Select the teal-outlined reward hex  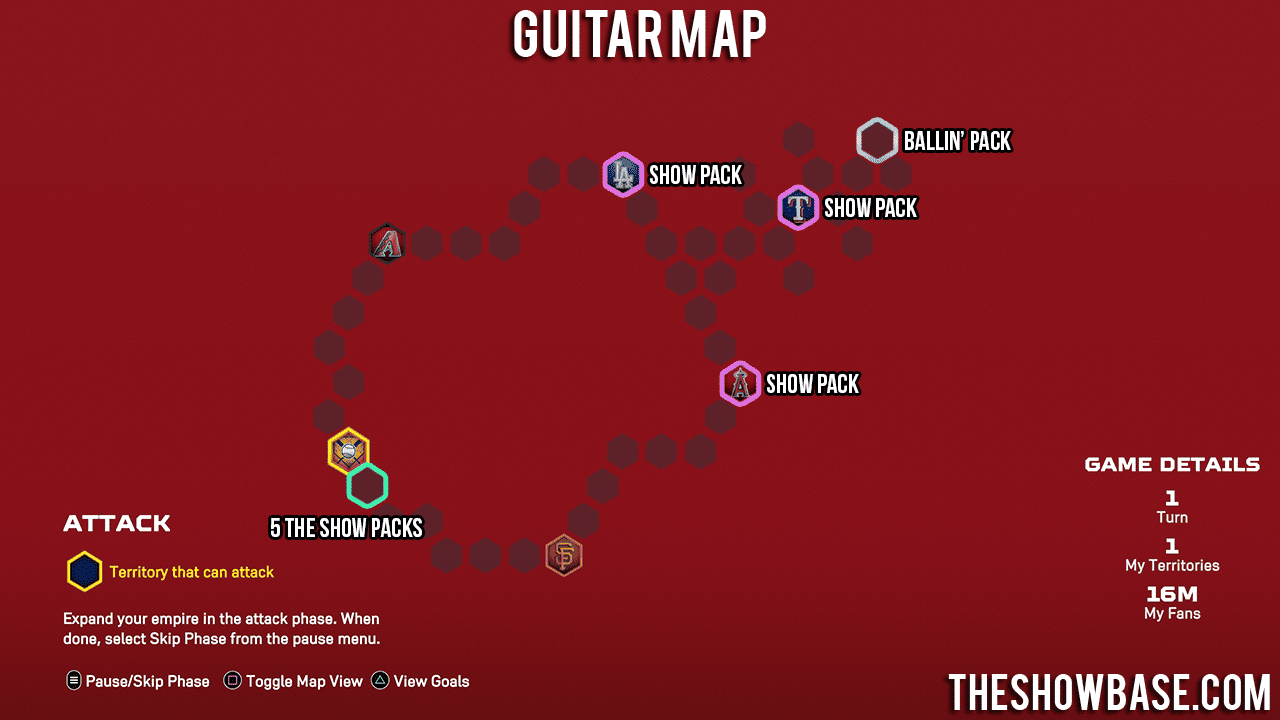(368, 486)
